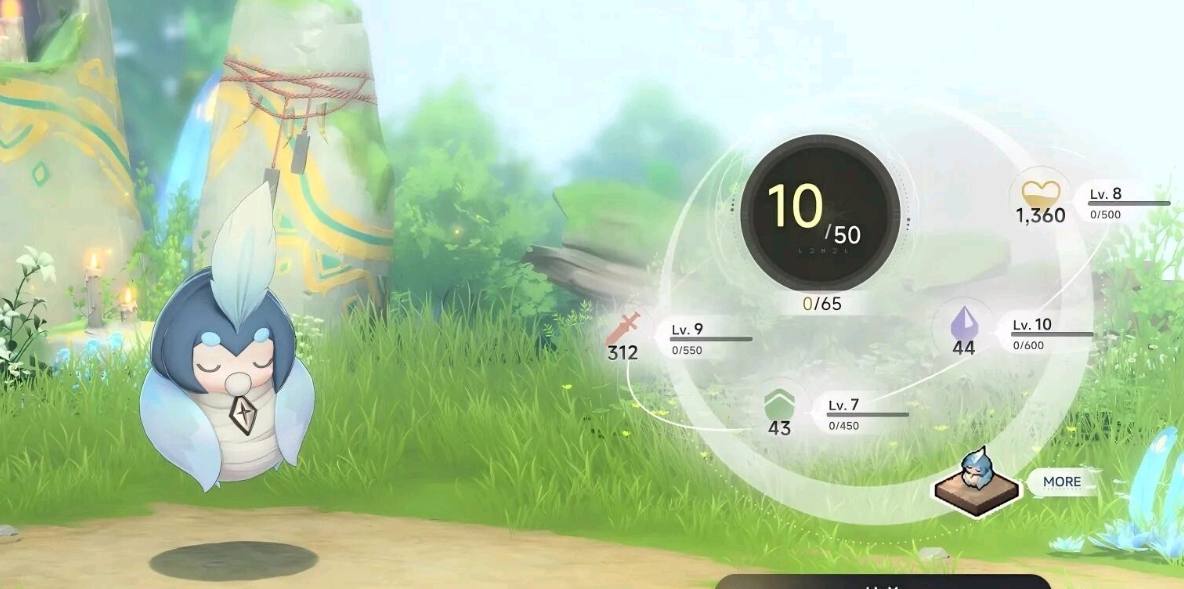Open the MORE details button

click(1061, 482)
